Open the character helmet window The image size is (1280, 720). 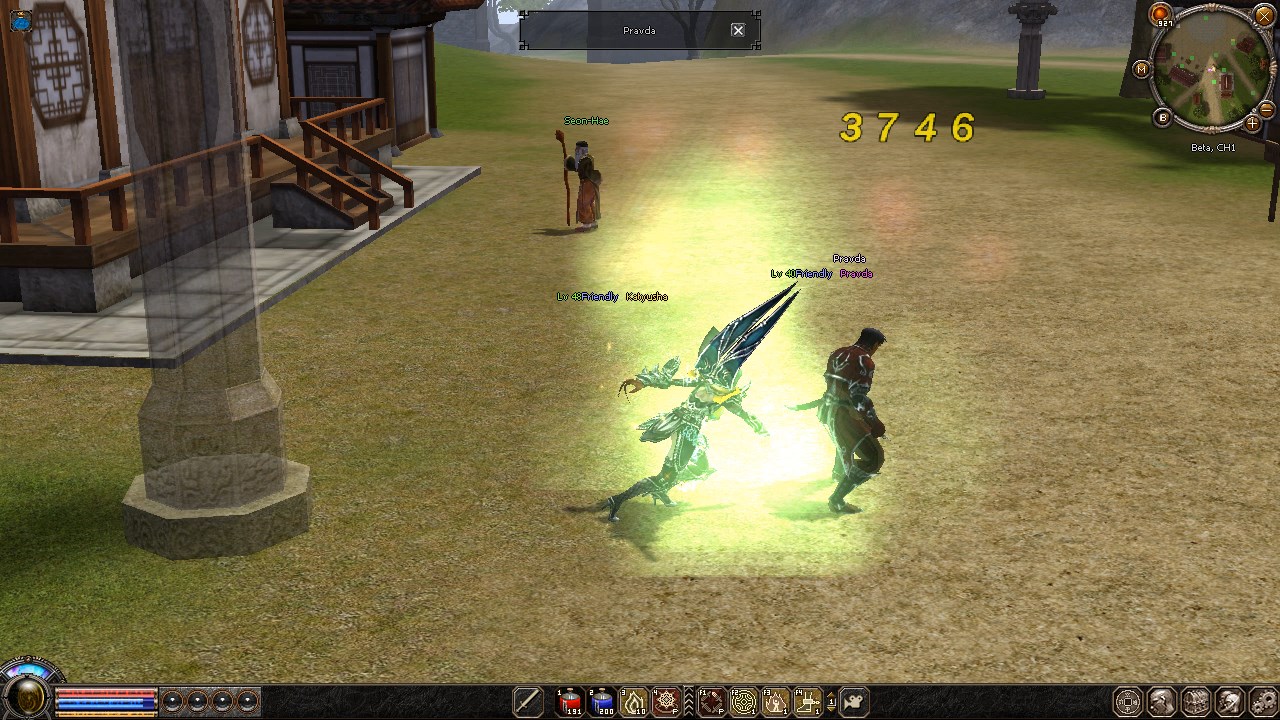click(x=1162, y=702)
